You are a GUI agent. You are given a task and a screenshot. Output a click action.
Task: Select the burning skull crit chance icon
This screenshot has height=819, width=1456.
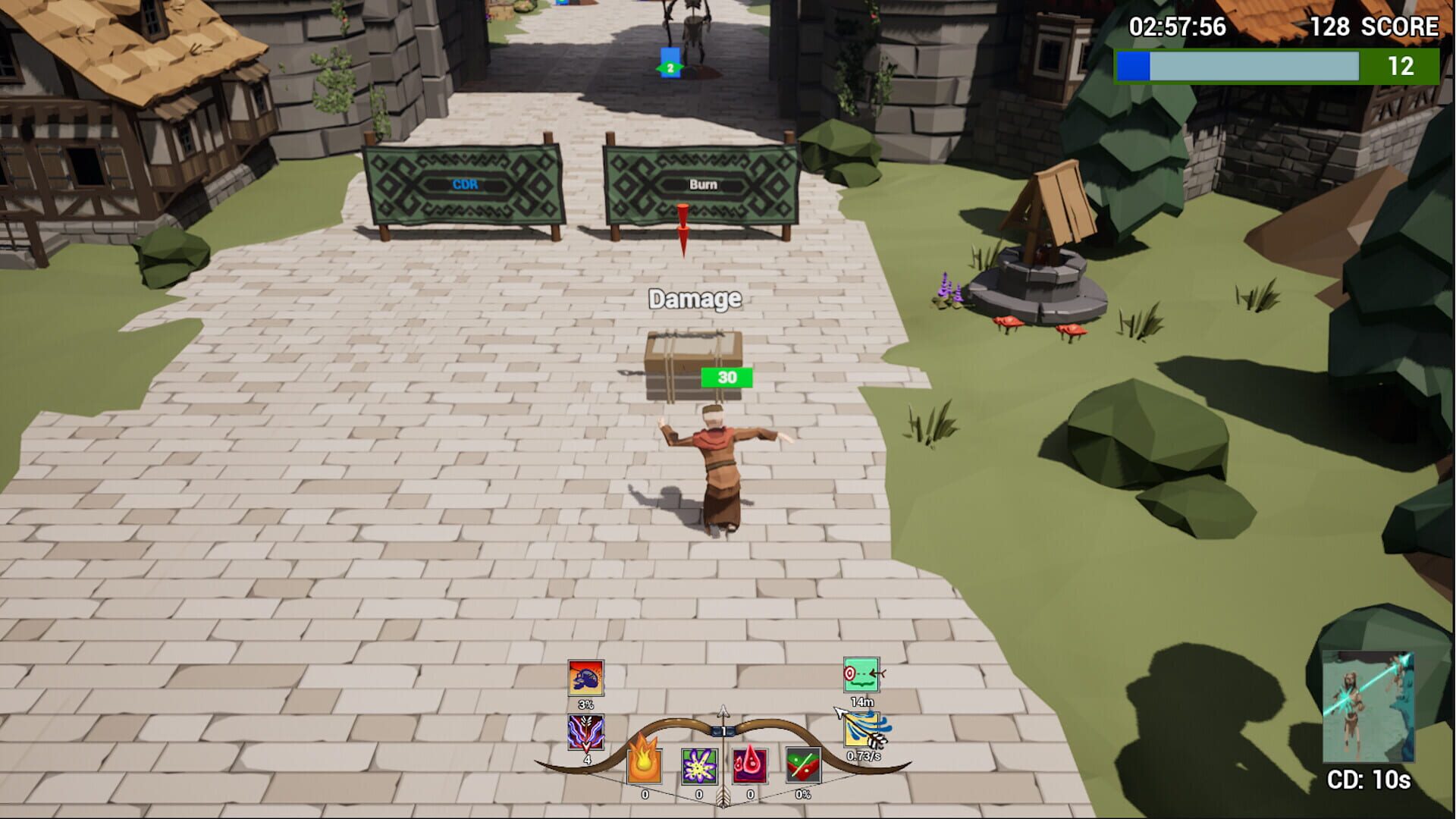tap(584, 676)
